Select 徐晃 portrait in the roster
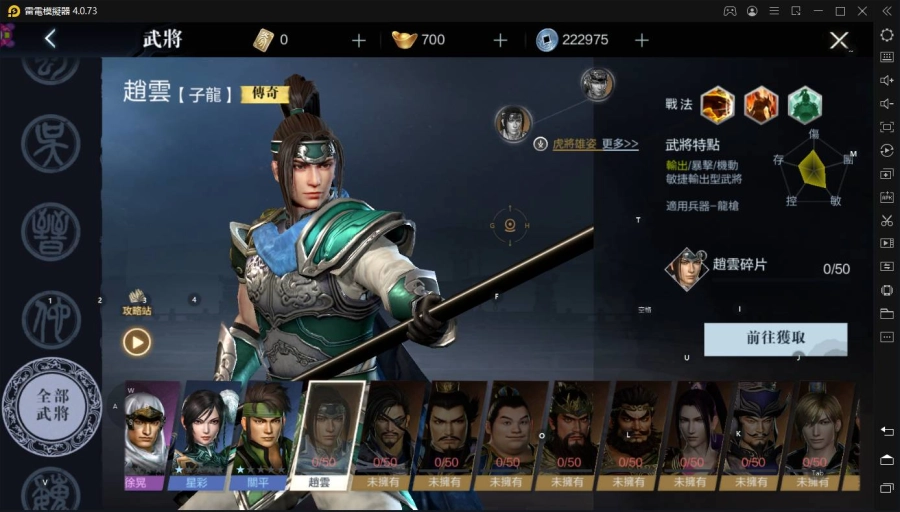 click(147, 433)
